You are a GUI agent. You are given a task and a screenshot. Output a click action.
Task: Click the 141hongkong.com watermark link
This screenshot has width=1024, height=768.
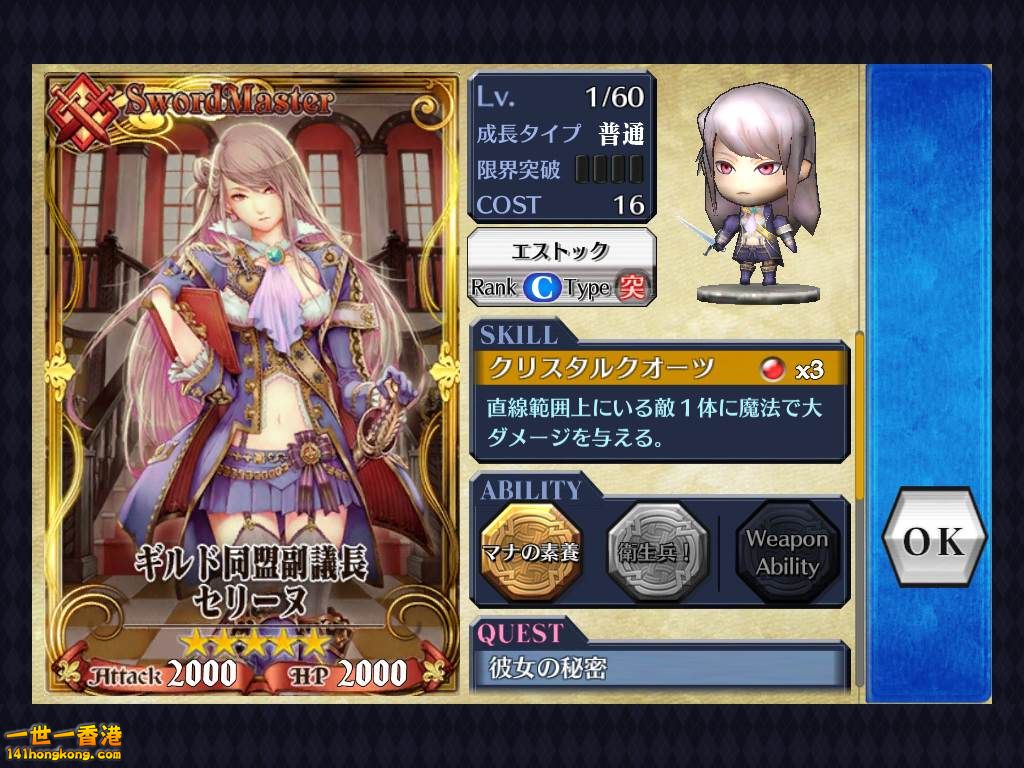(62, 745)
